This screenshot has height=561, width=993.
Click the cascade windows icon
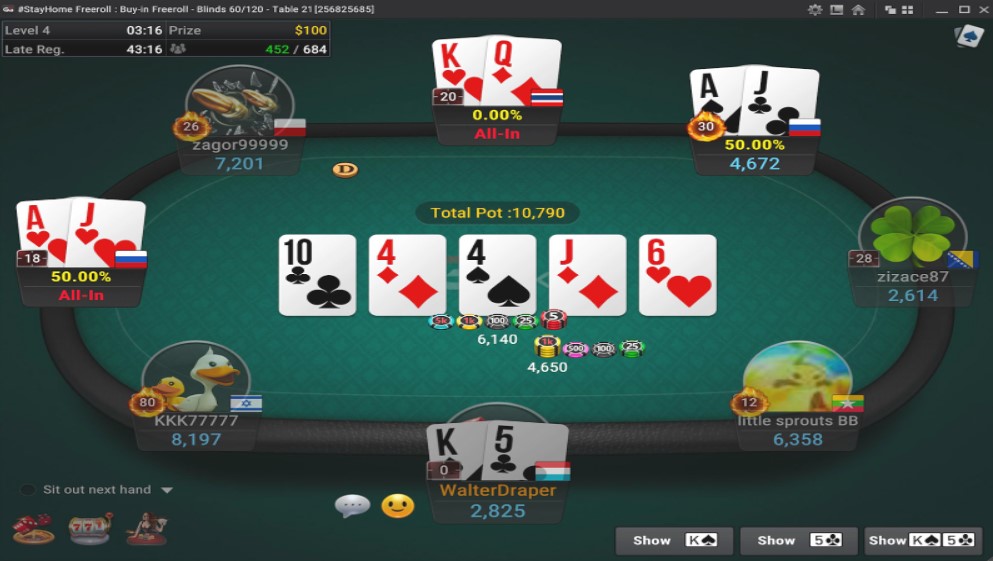coord(889,9)
